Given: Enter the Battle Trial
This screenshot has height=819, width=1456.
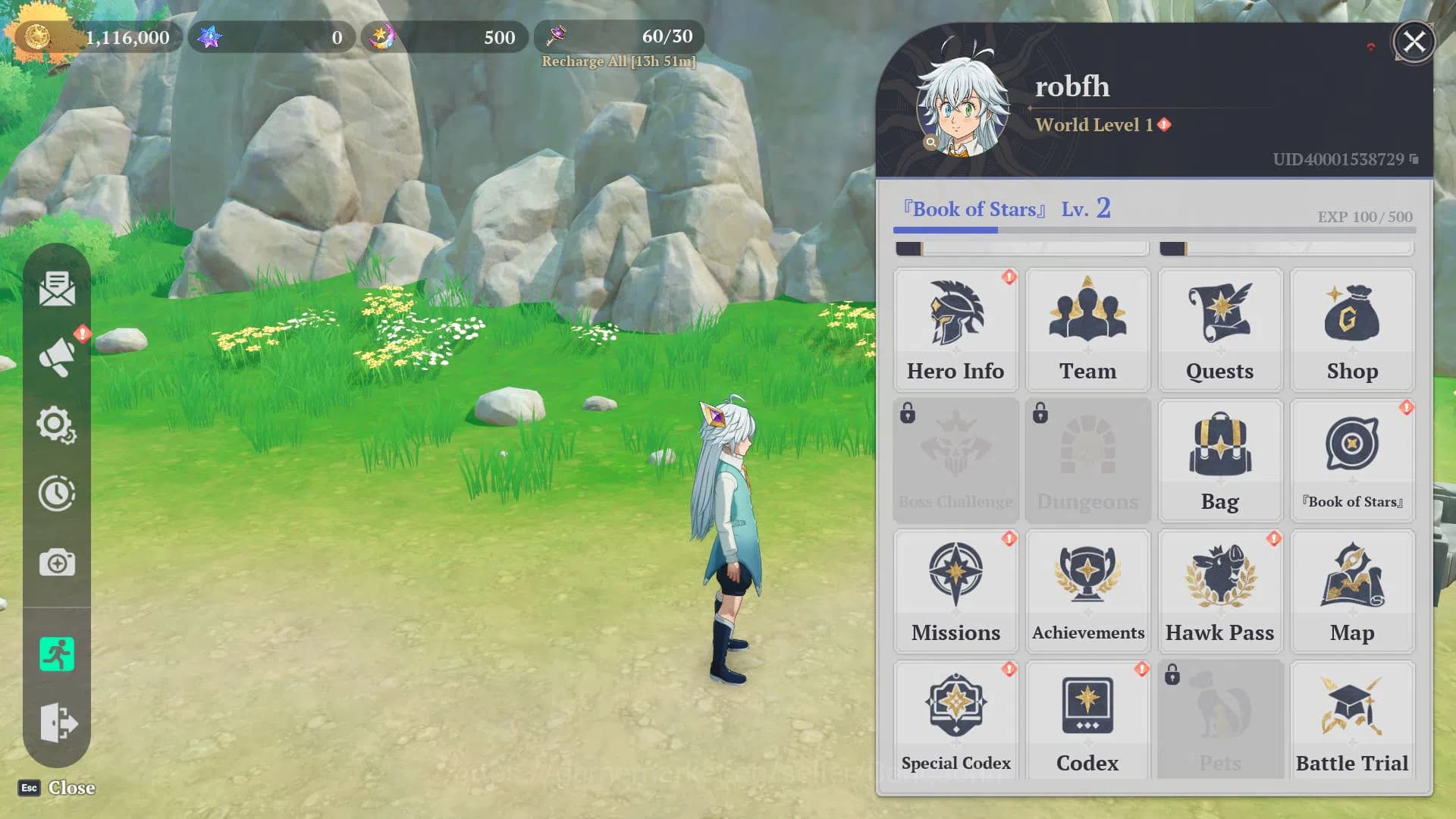Looking at the screenshot, I should point(1352,720).
